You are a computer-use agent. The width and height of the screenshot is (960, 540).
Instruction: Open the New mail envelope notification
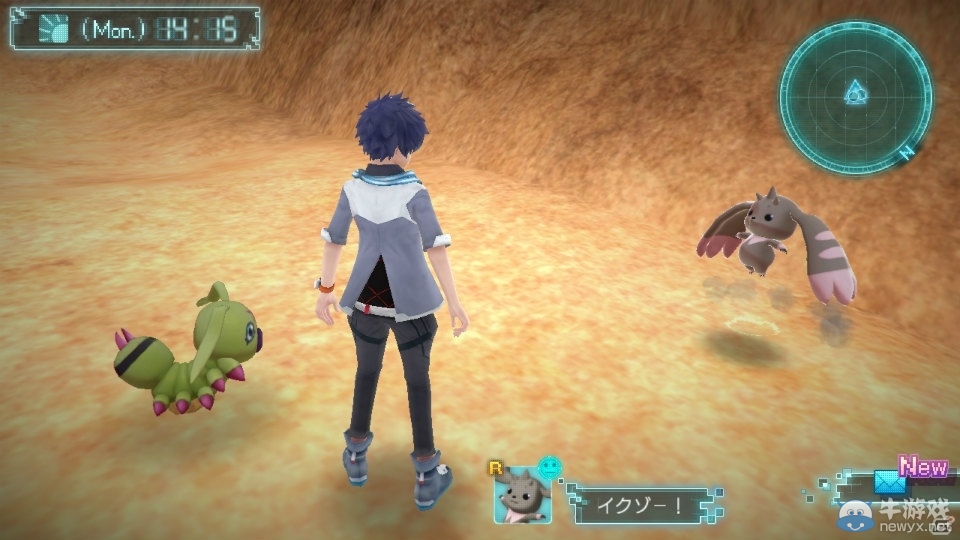pyautogui.click(x=890, y=481)
